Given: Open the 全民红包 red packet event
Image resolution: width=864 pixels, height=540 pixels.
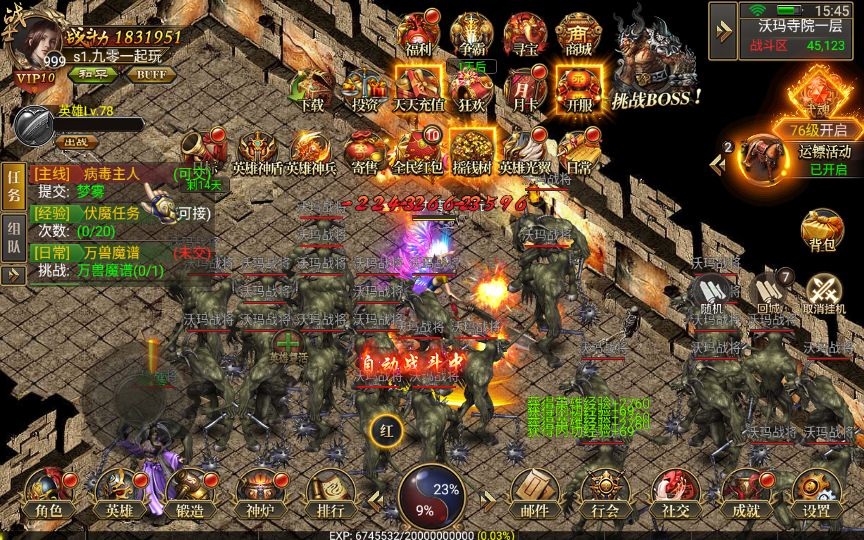Looking at the screenshot, I should (417, 150).
